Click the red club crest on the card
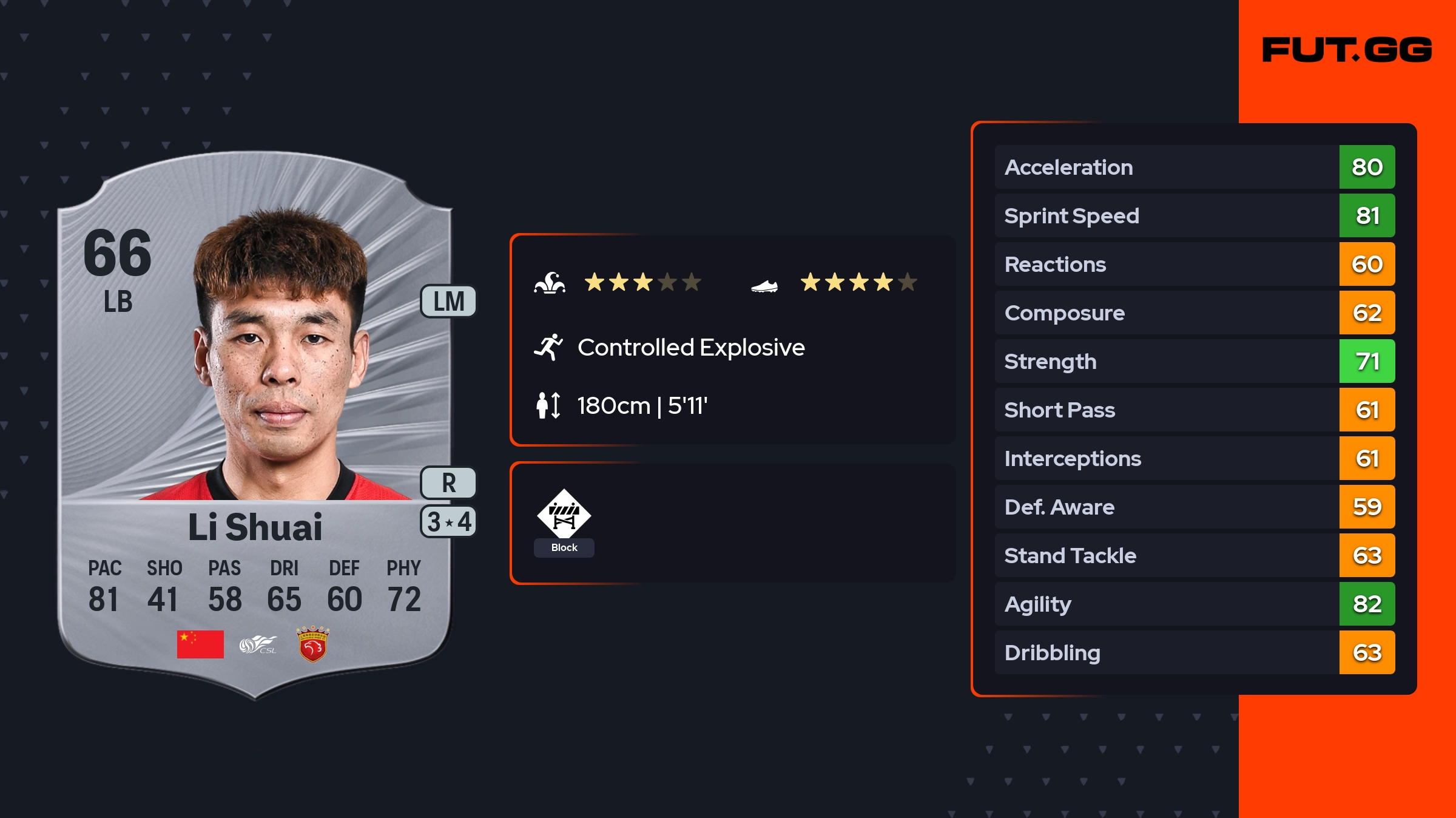 click(x=312, y=644)
